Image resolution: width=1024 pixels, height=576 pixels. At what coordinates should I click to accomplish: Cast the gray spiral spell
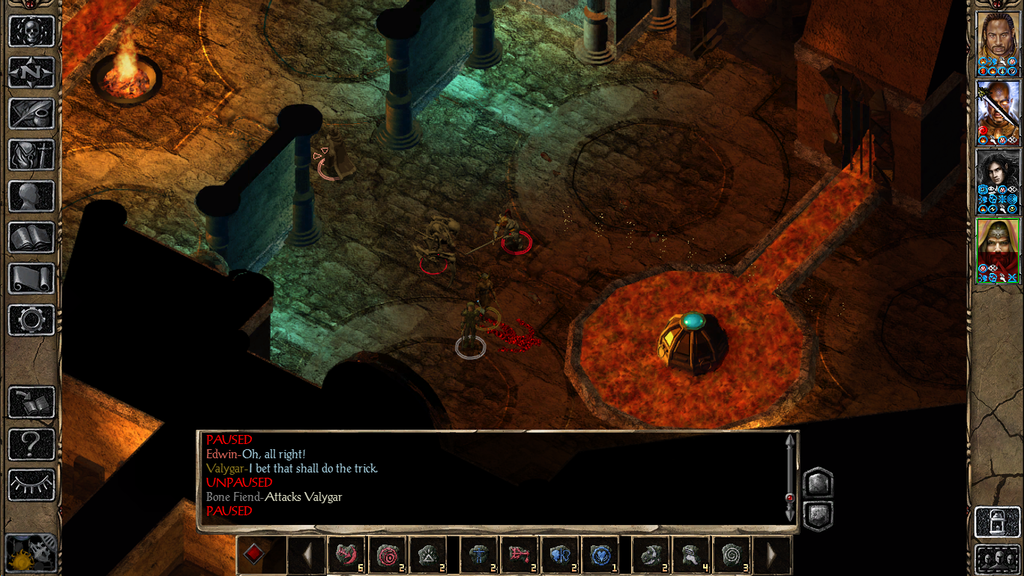pyautogui.click(x=732, y=553)
